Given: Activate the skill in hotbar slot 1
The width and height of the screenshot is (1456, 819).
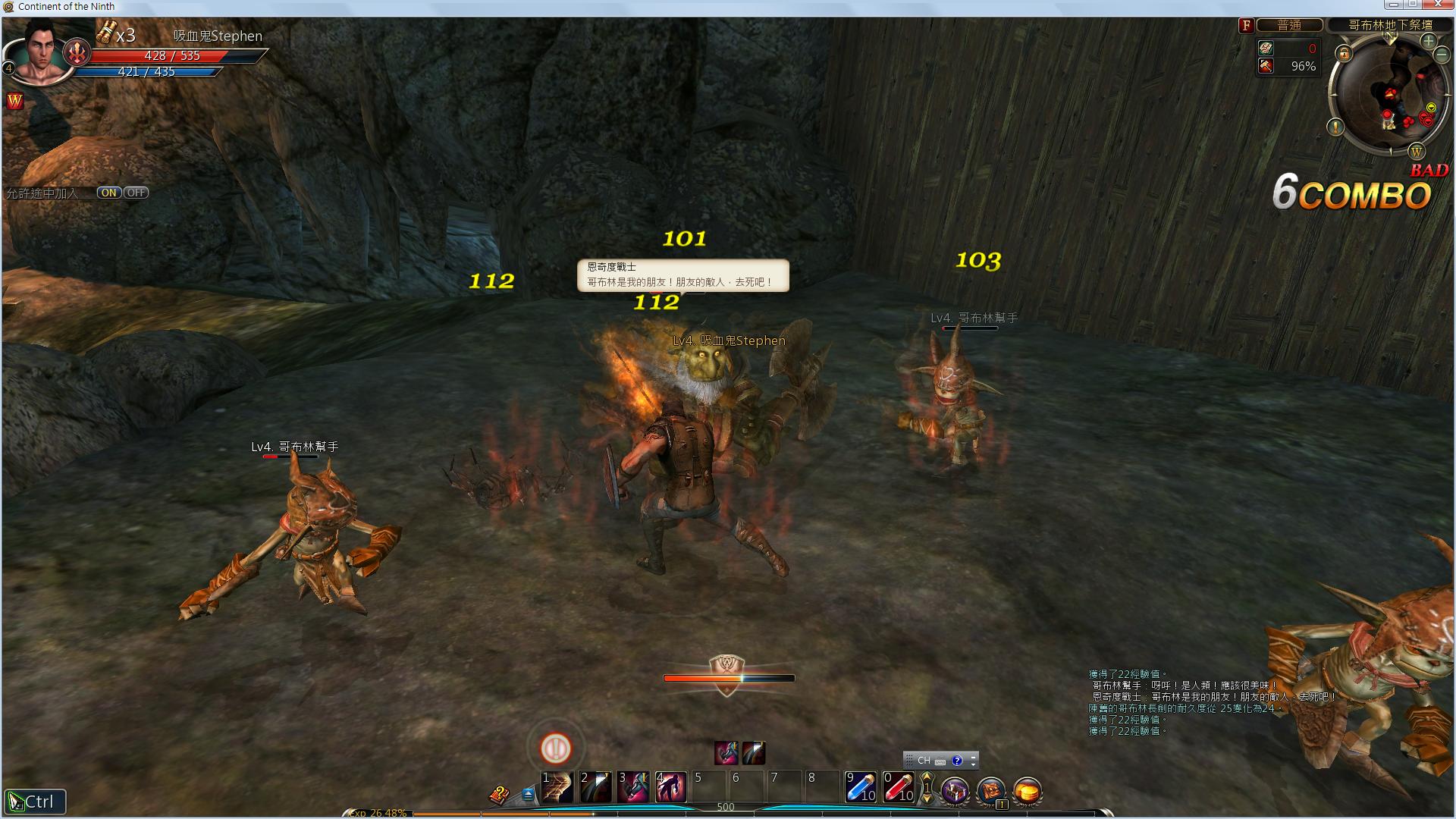Looking at the screenshot, I should (557, 787).
